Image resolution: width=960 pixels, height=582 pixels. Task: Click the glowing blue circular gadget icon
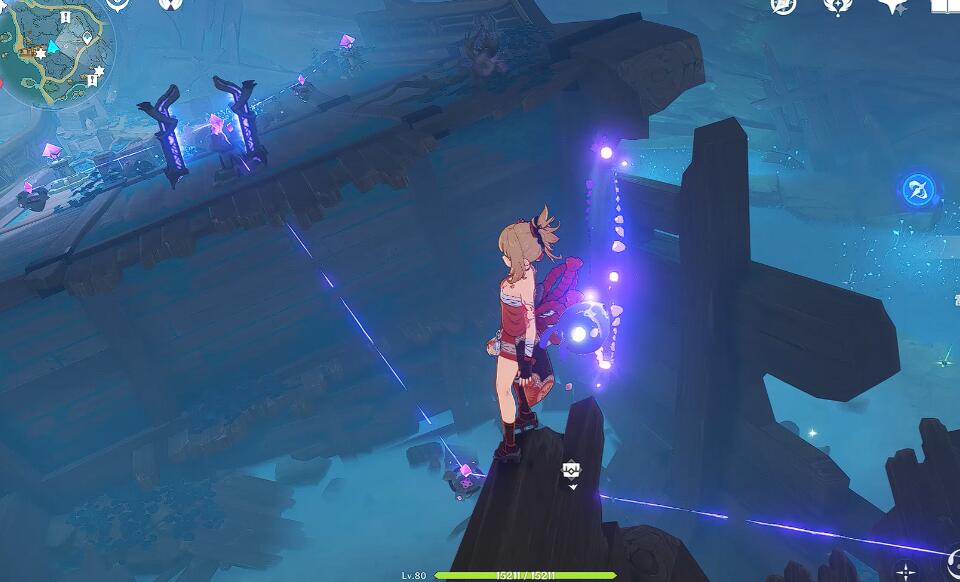[918, 189]
